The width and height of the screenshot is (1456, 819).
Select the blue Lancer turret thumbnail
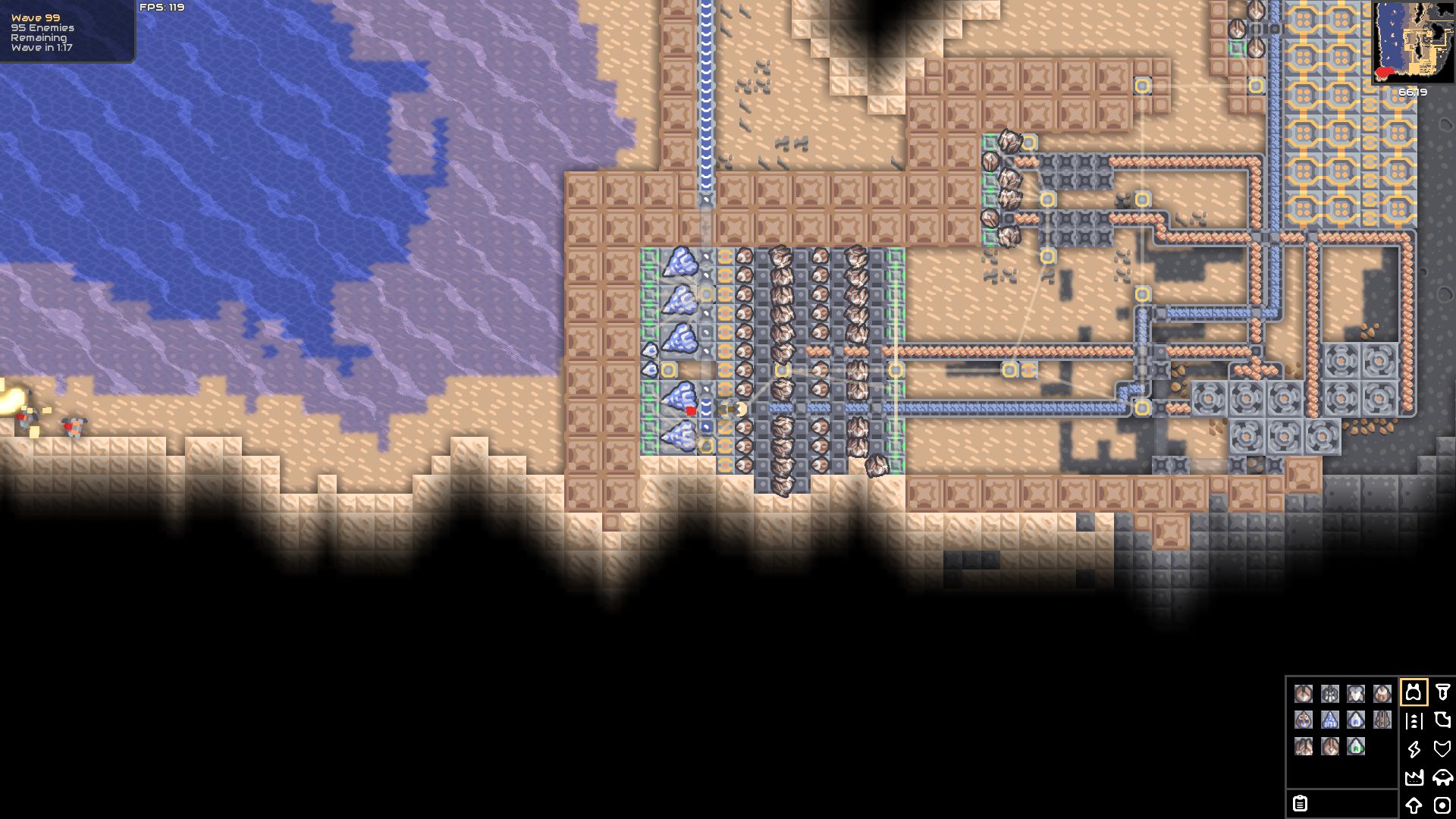(x=1330, y=718)
